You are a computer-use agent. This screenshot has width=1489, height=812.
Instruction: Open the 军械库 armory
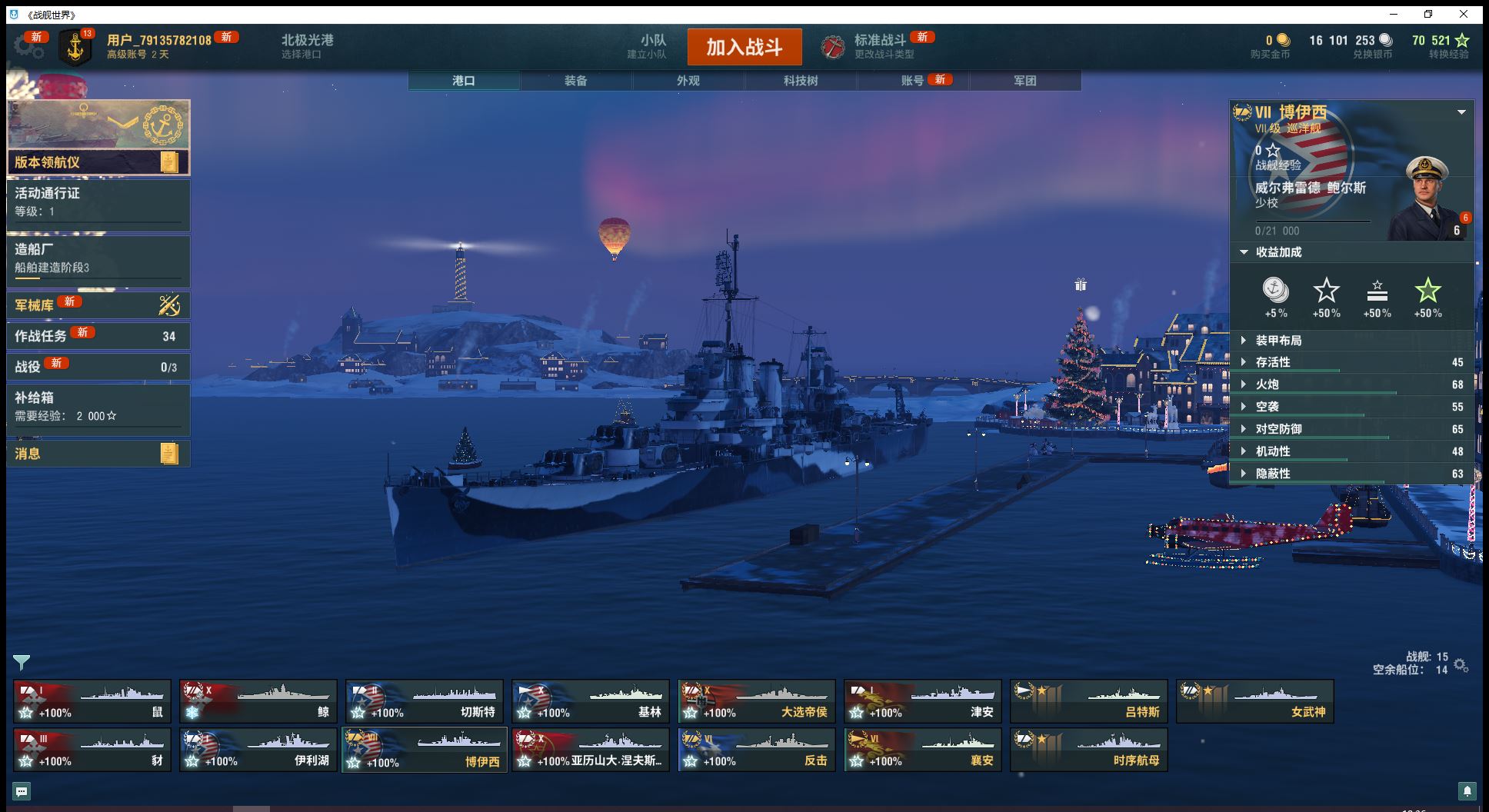98,305
